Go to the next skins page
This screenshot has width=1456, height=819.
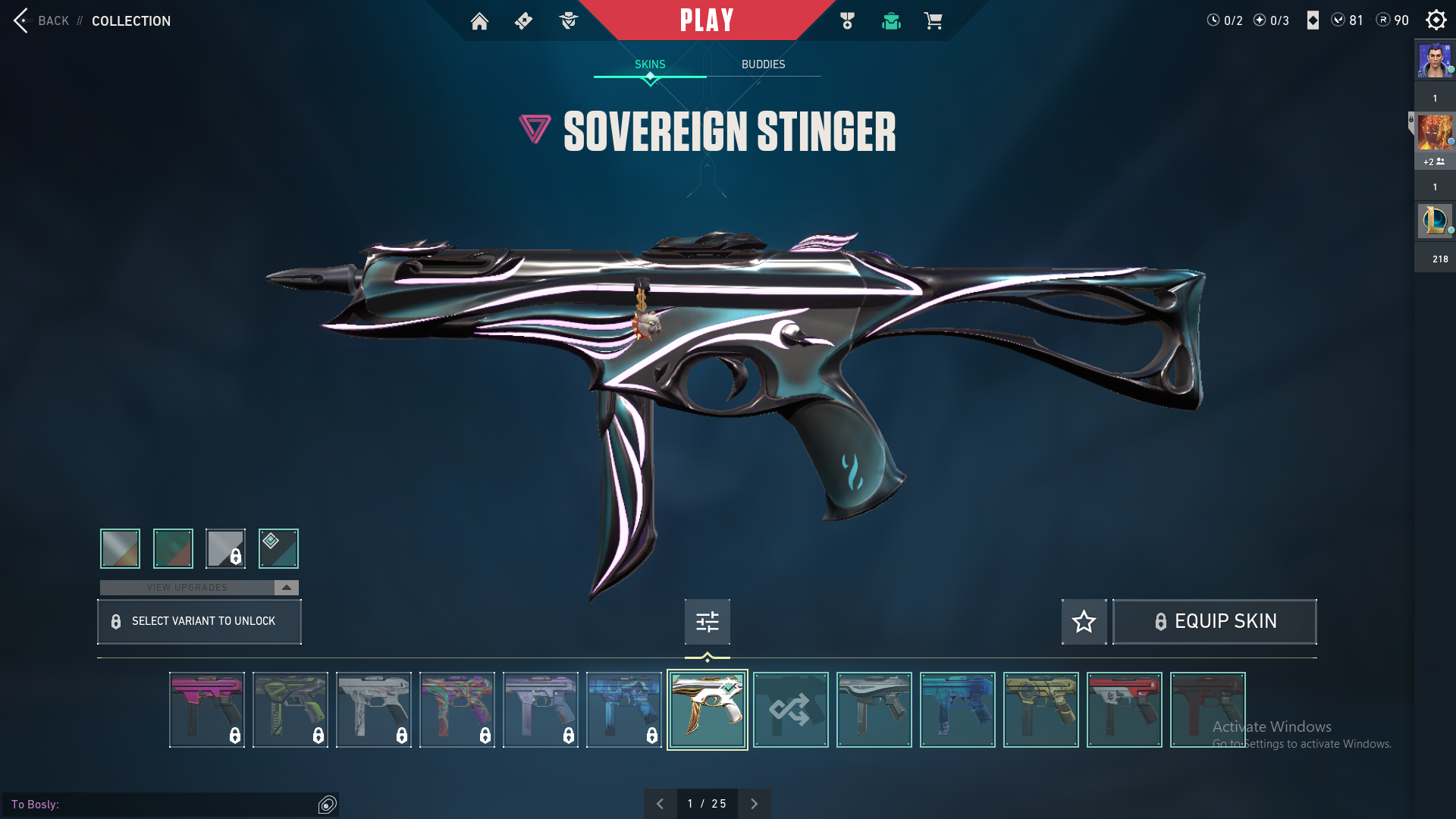click(x=754, y=804)
